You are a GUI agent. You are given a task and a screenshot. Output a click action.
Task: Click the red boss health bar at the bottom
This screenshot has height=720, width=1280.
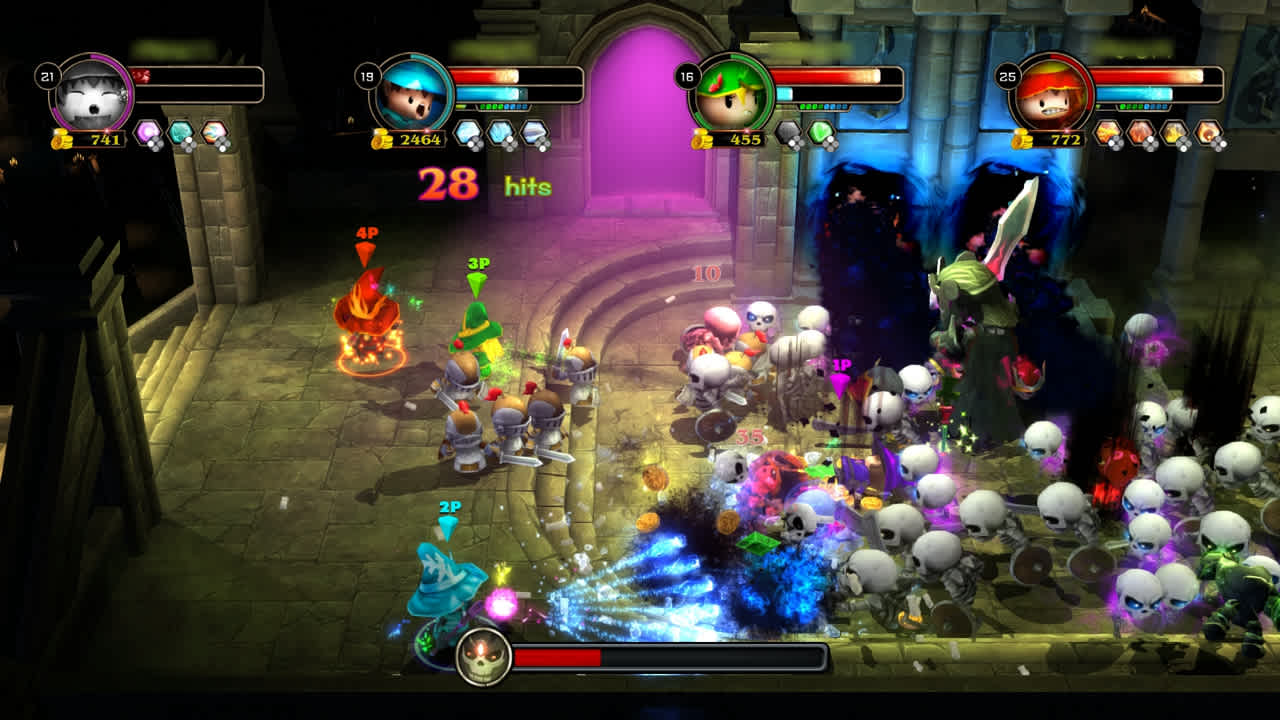coord(560,657)
